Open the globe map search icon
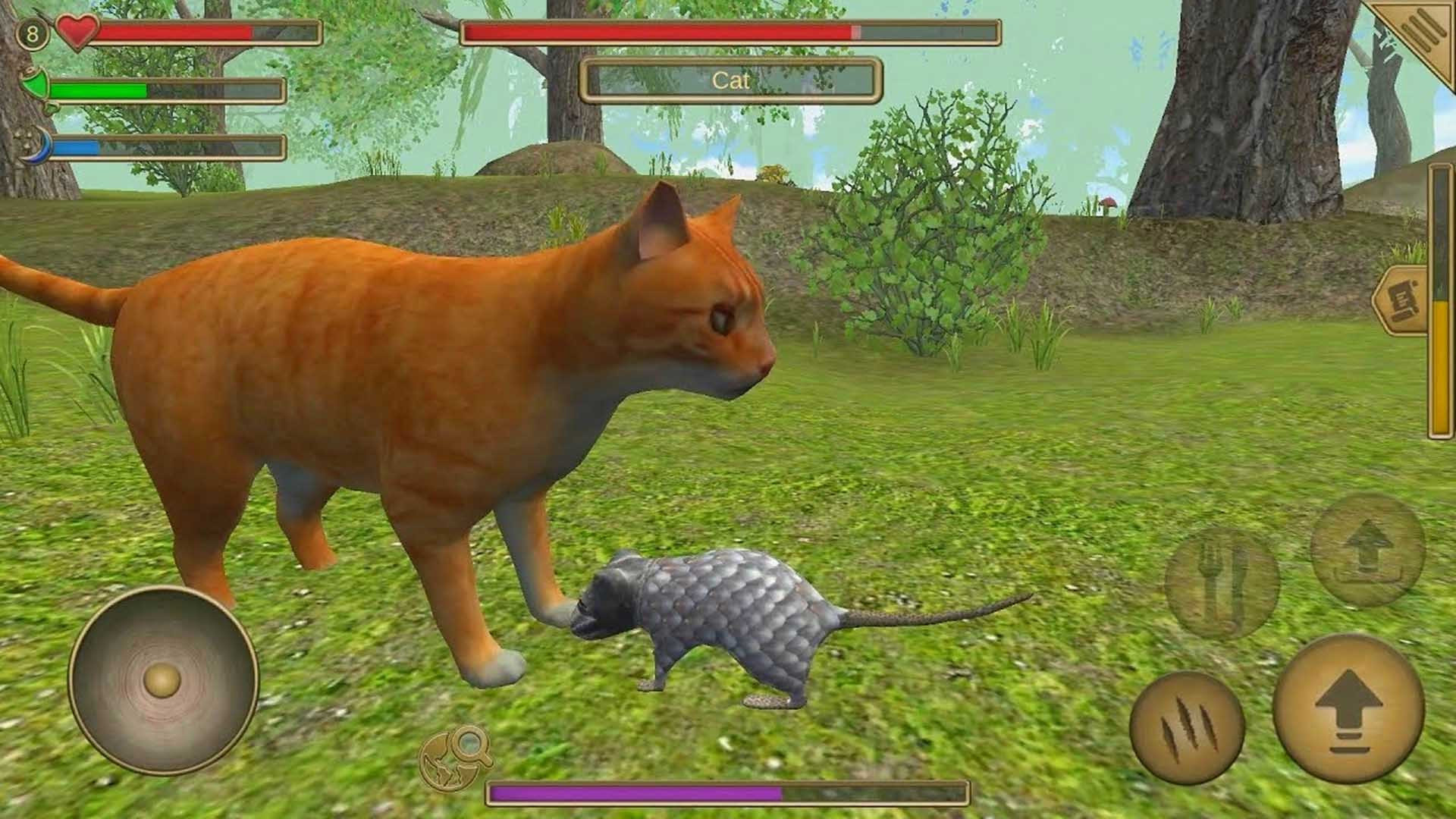Screen dimensions: 1456x819 (x=457, y=757)
